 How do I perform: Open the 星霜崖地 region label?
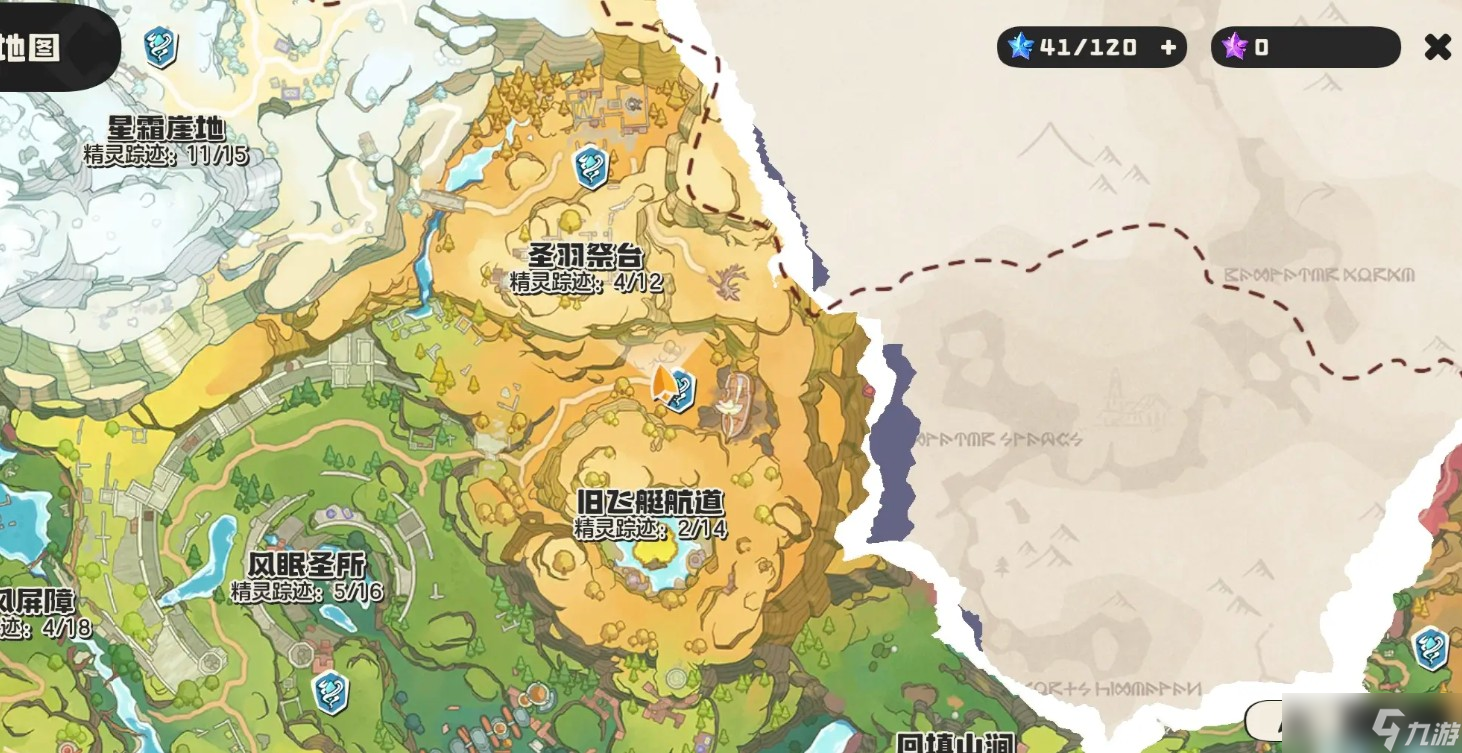click(x=168, y=128)
